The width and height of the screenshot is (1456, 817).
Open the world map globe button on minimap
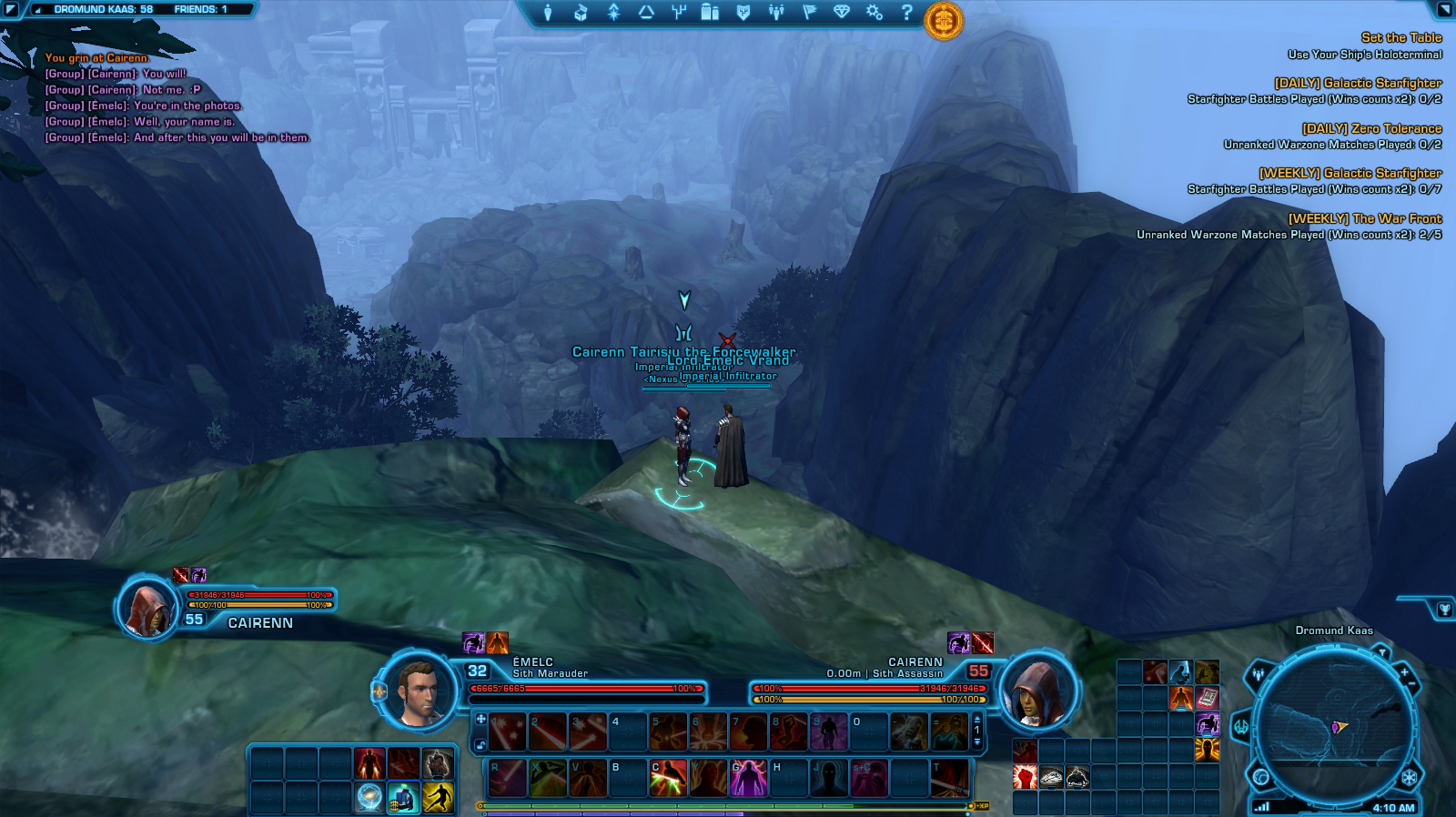(x=1261, y=777)
